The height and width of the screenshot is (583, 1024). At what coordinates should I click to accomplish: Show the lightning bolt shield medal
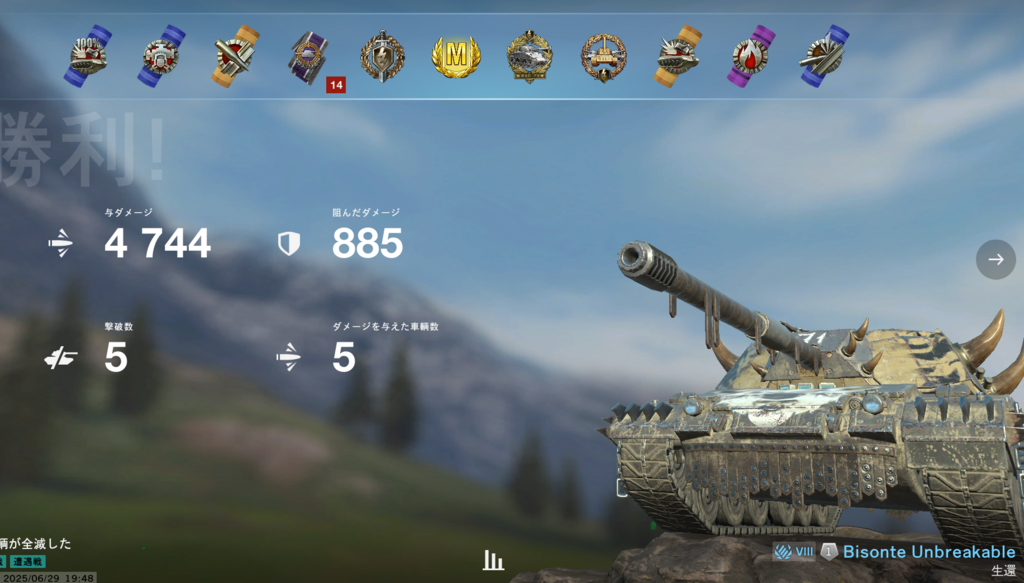pos(382,56)
